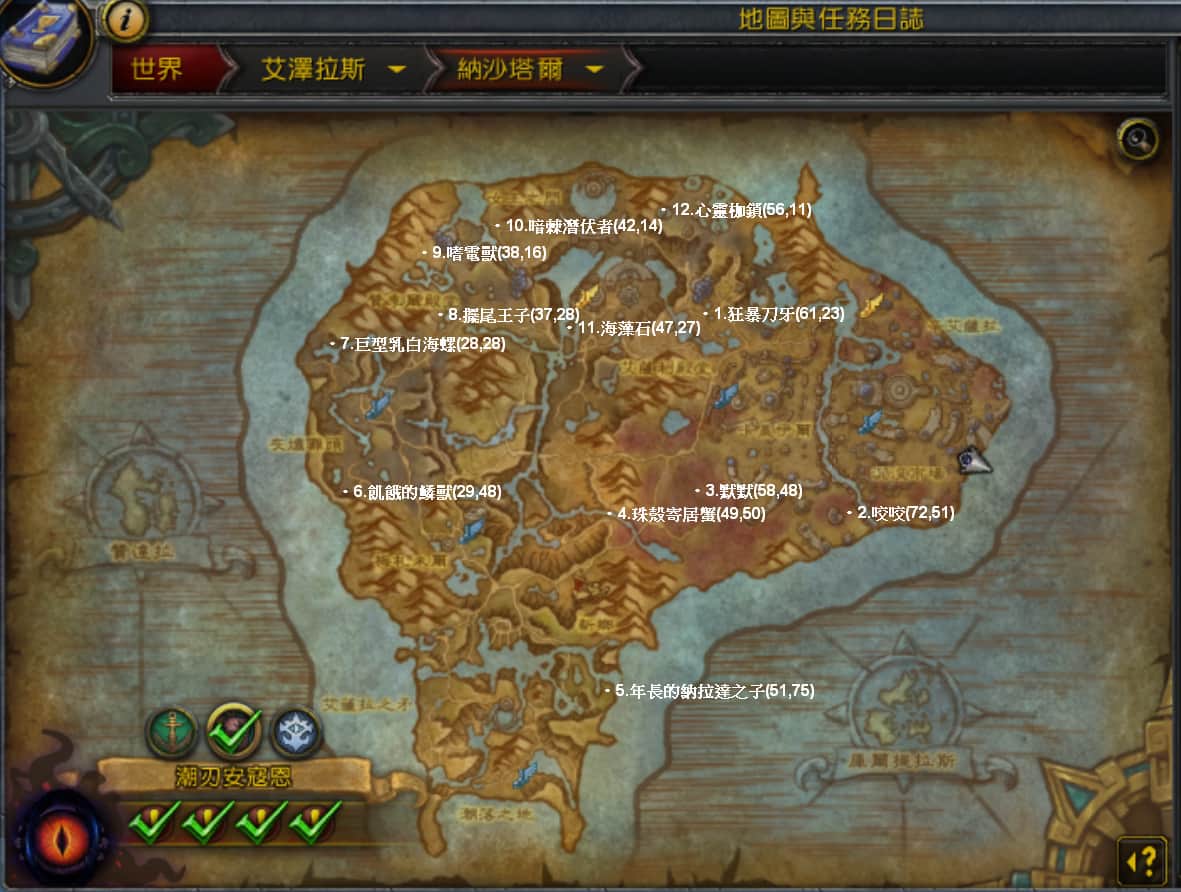Select the checked gold-ringed emissary icon
Image resolution: width=1181 pixels, height=892 pixels.
235,730
